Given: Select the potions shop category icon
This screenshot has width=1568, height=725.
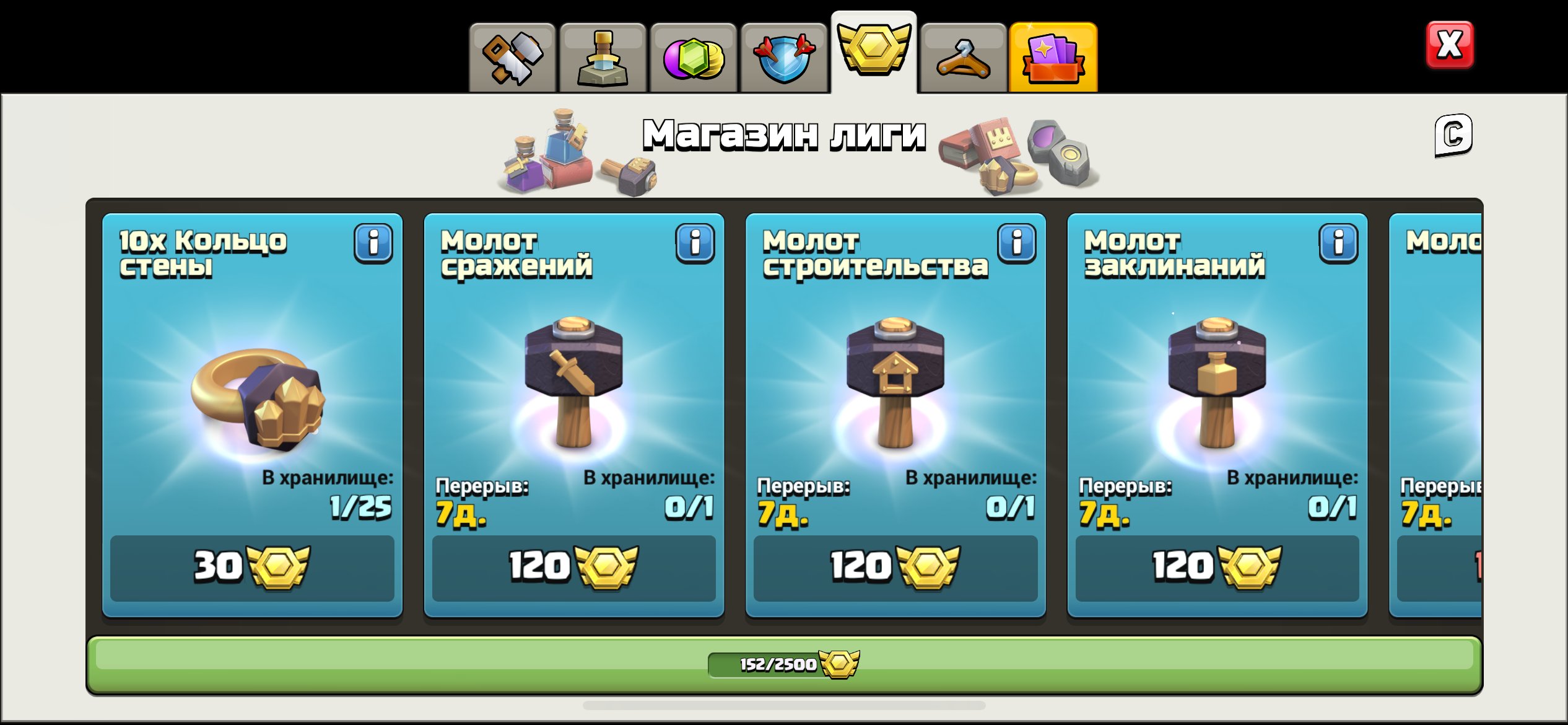Looking at the screenshot, I should click(603, 56).
